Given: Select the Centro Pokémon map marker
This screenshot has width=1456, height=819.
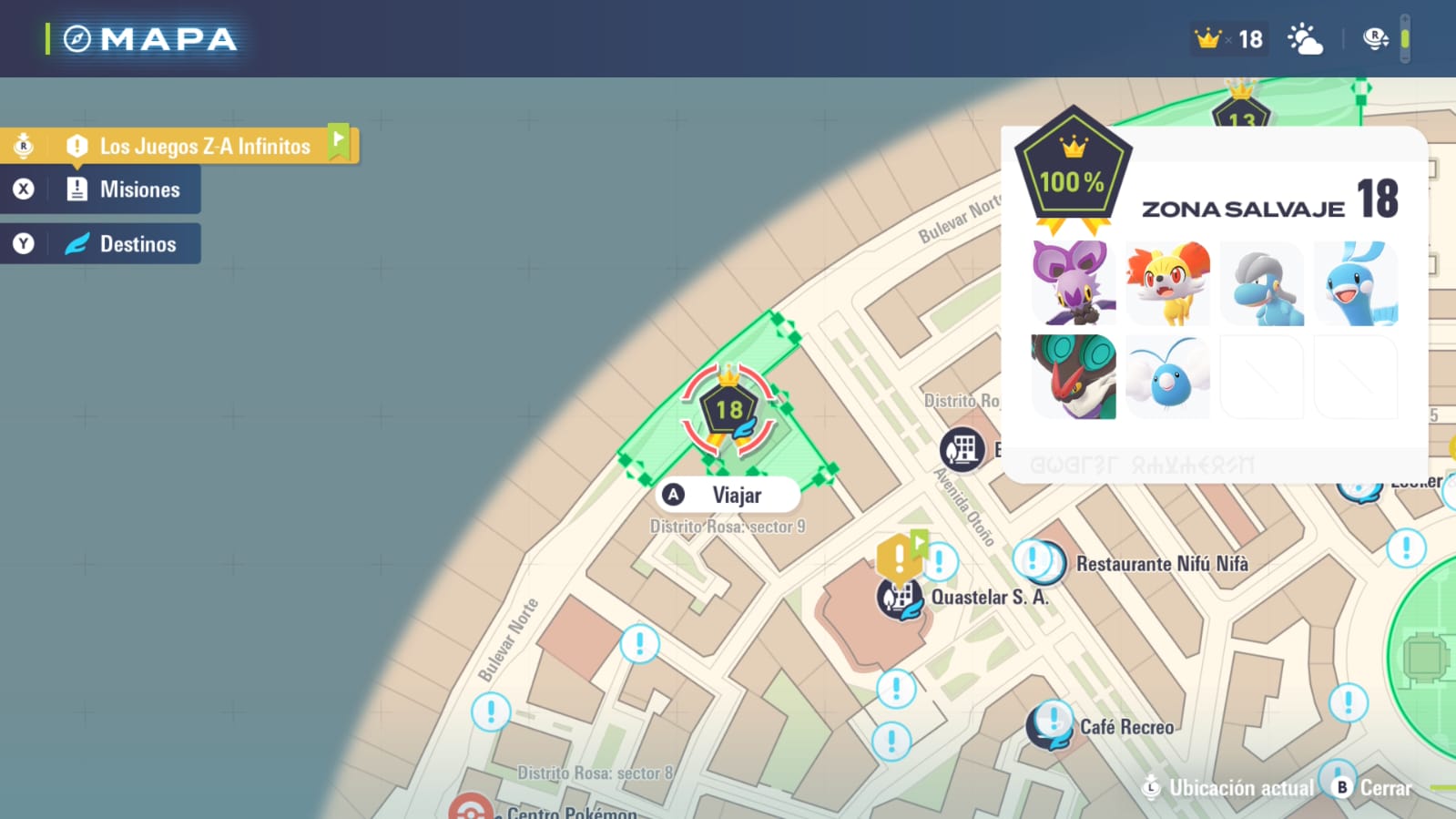Looking at the screenshot, I should [x=471, y=809].
